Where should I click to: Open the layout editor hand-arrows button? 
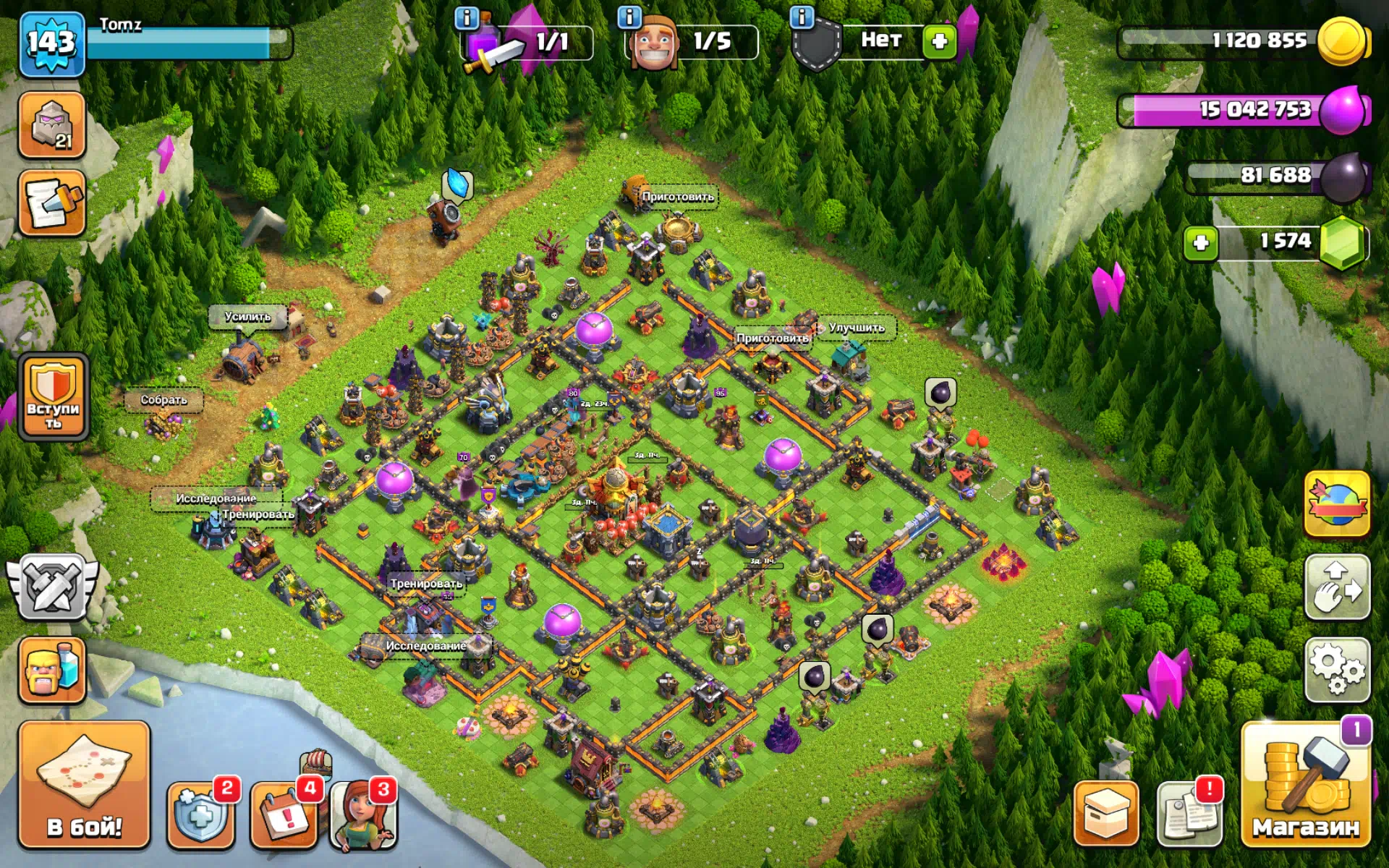[x=1337, y=587]
